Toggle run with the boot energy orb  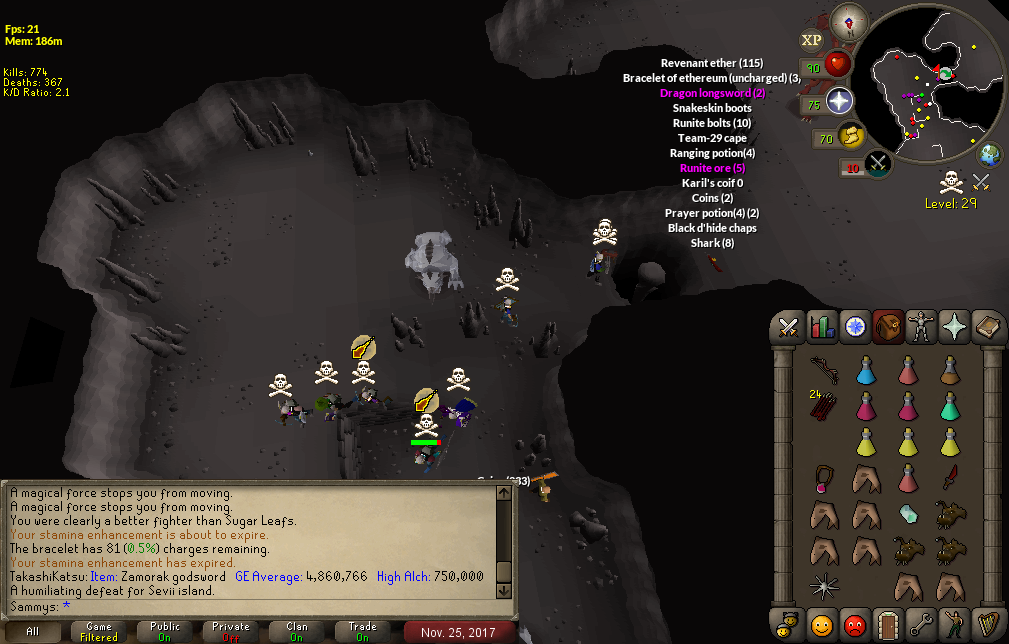coord(851,137)
